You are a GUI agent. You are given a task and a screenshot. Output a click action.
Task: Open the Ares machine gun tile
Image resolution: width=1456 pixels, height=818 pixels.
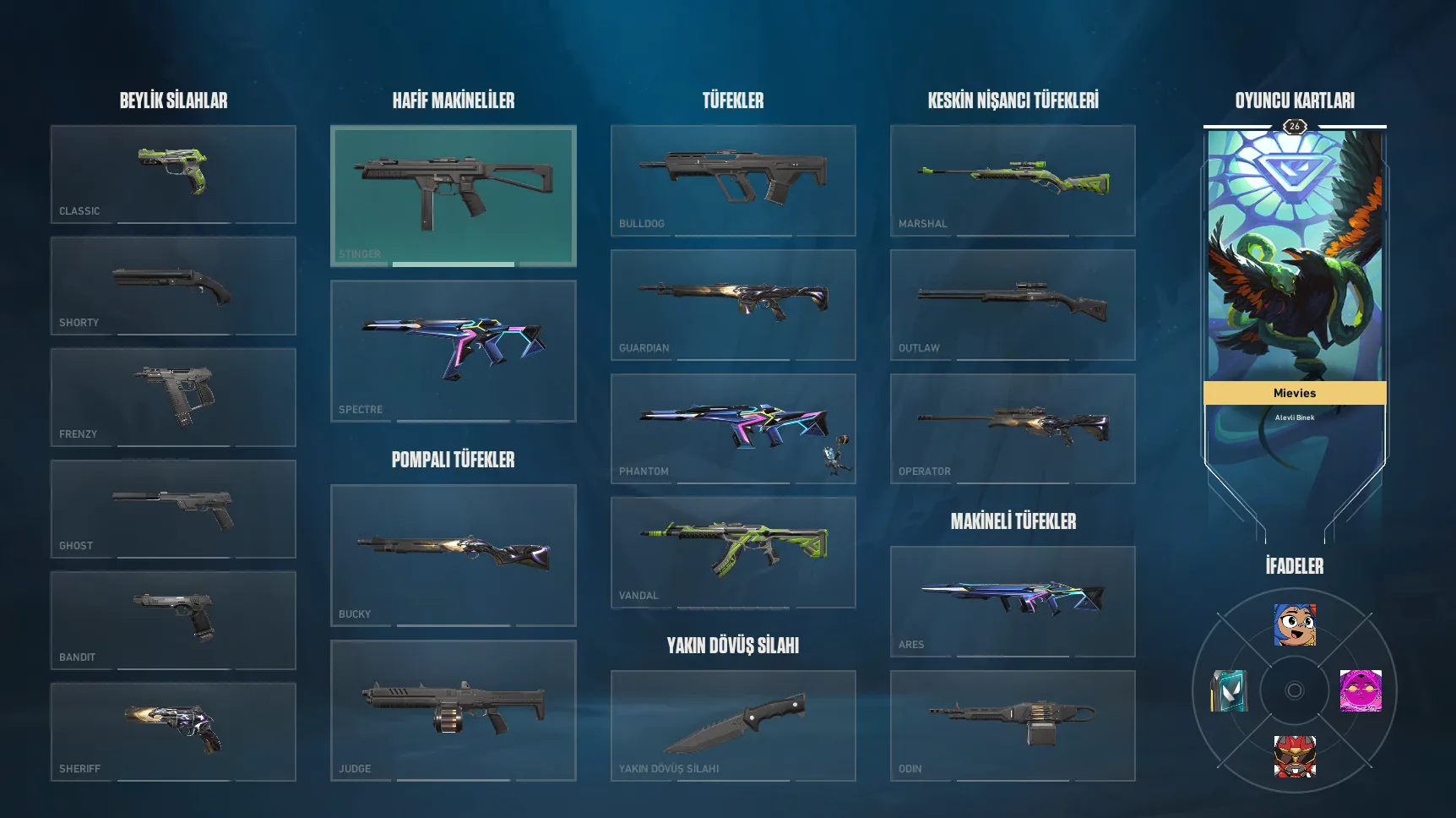click(x=1013, y=601)
